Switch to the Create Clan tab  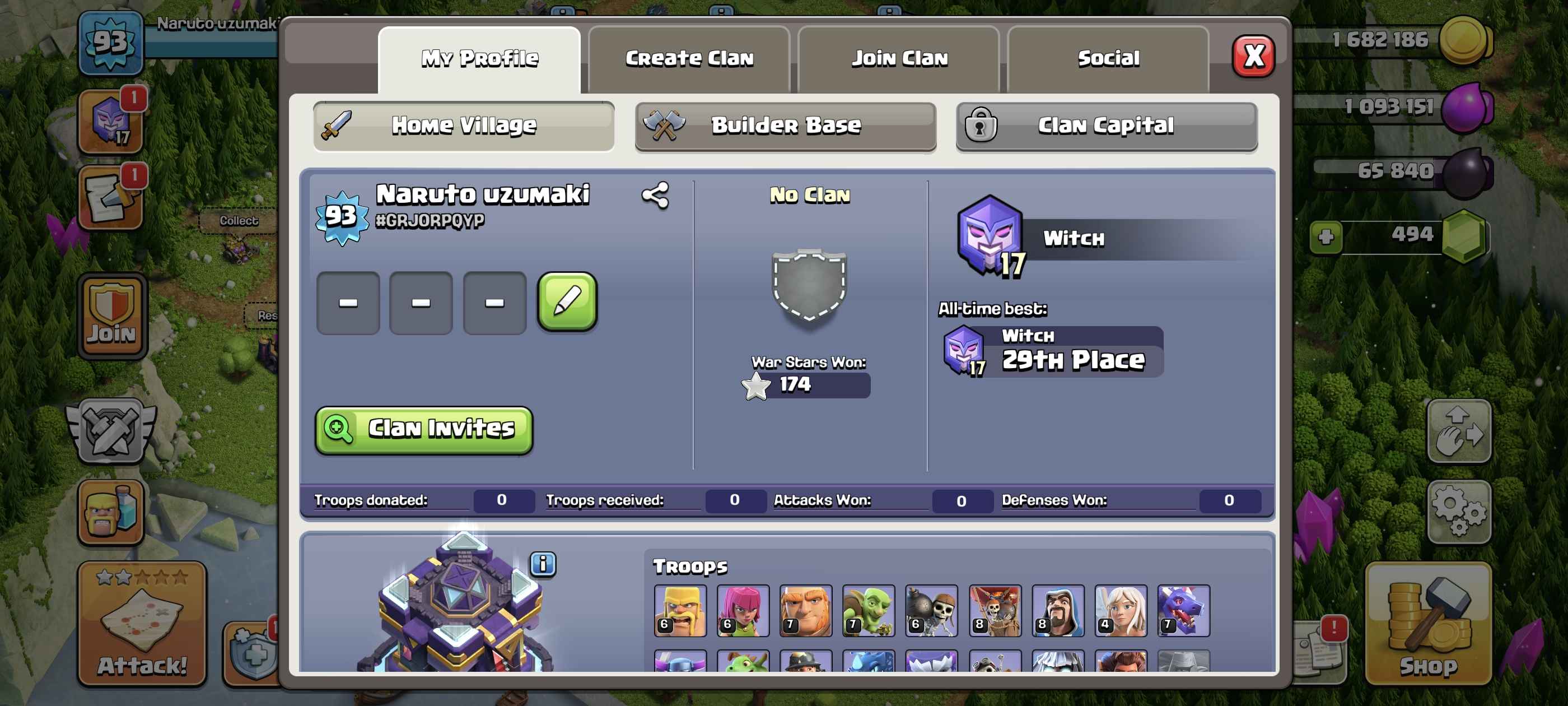[x=688, y=58]
